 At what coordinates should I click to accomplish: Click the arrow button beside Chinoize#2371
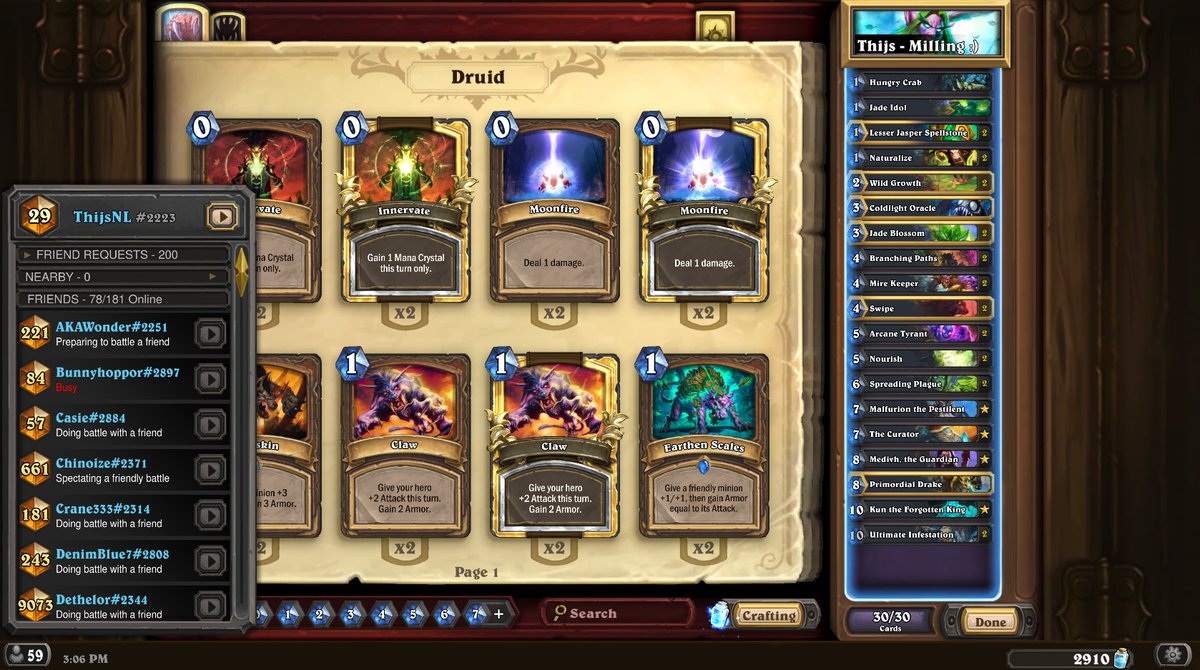coord(210,469)
